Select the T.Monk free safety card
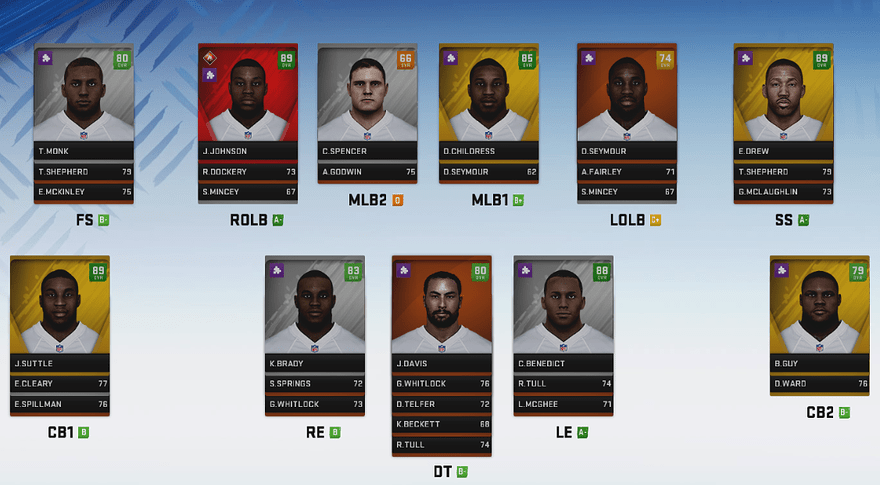The image size is (880, 485). click(84, 100)
